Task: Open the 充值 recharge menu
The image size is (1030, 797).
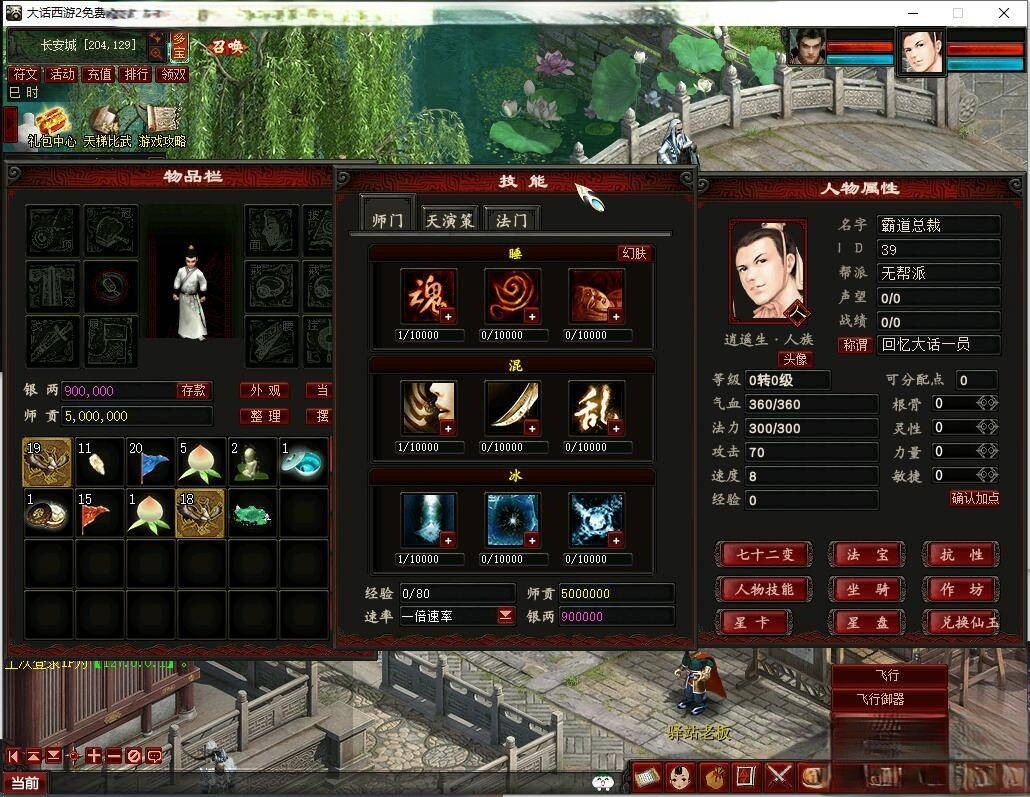Action: click(99, 74)
